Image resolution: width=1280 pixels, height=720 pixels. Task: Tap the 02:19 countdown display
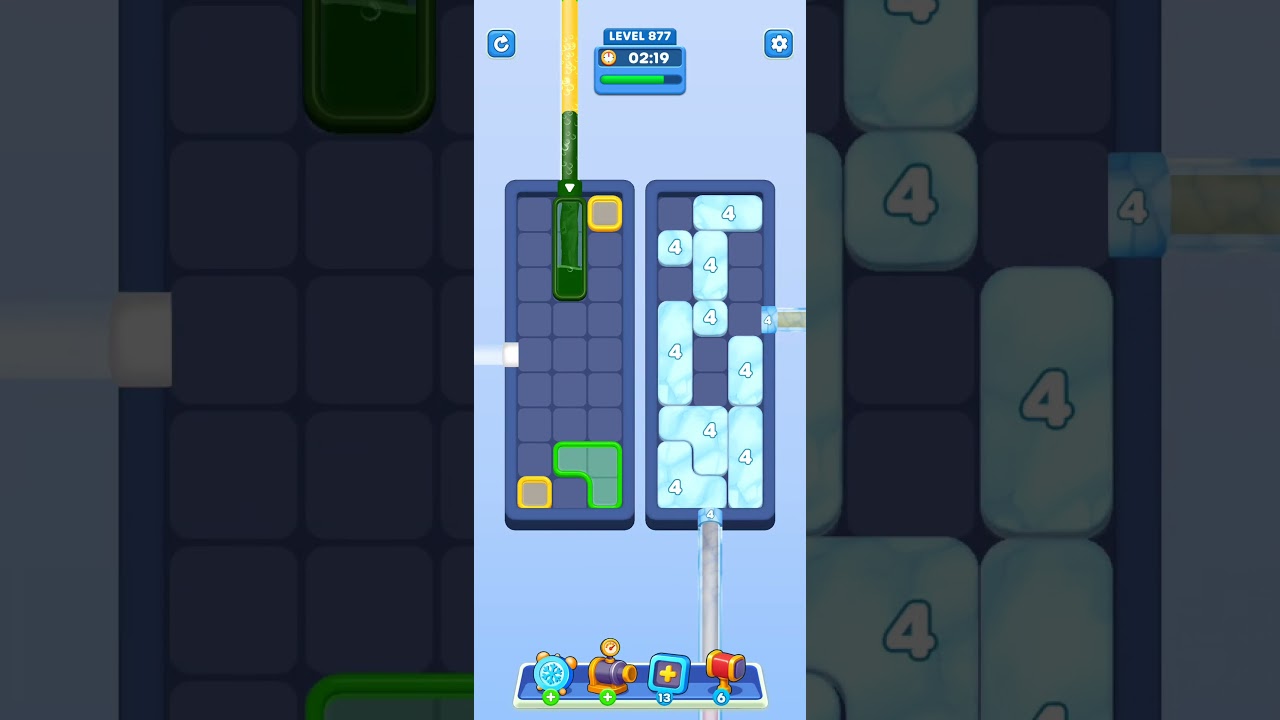[x=645, y=58]
